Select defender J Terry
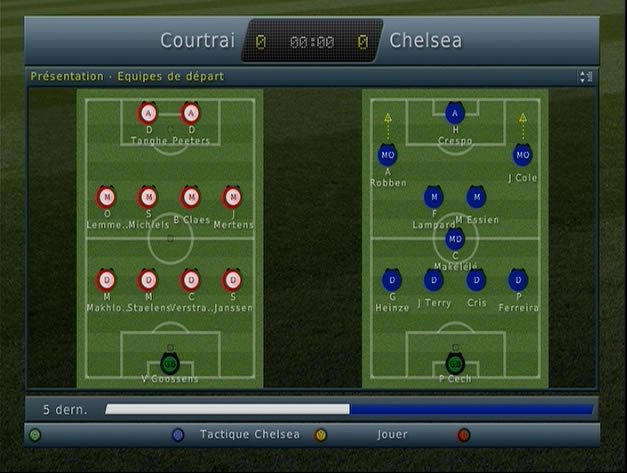627x473 pixels. (433, 280)
